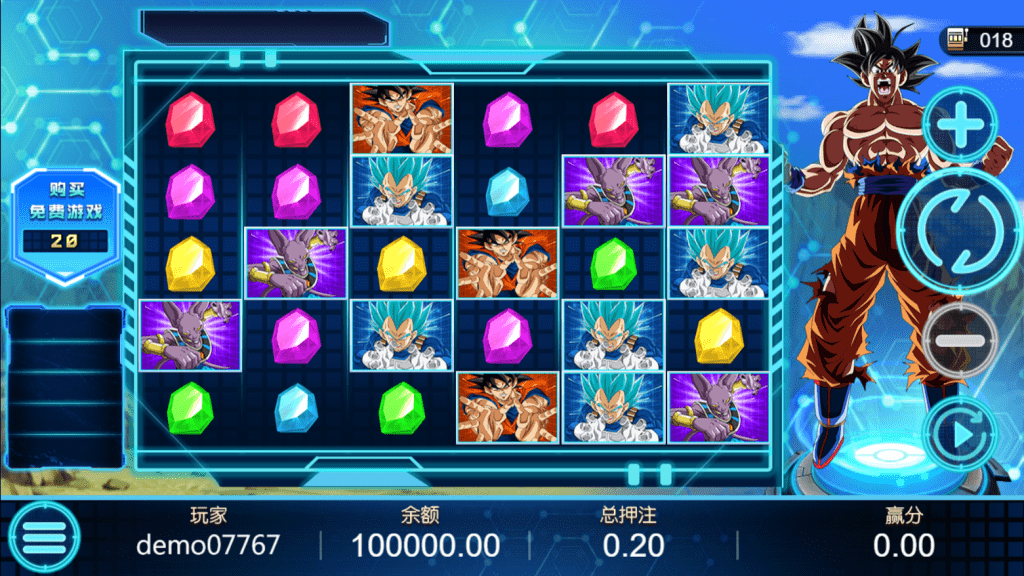The width and height of the screenshot is (1024, 576).
Task: Buy free games for 20
Action: (64, 215)
